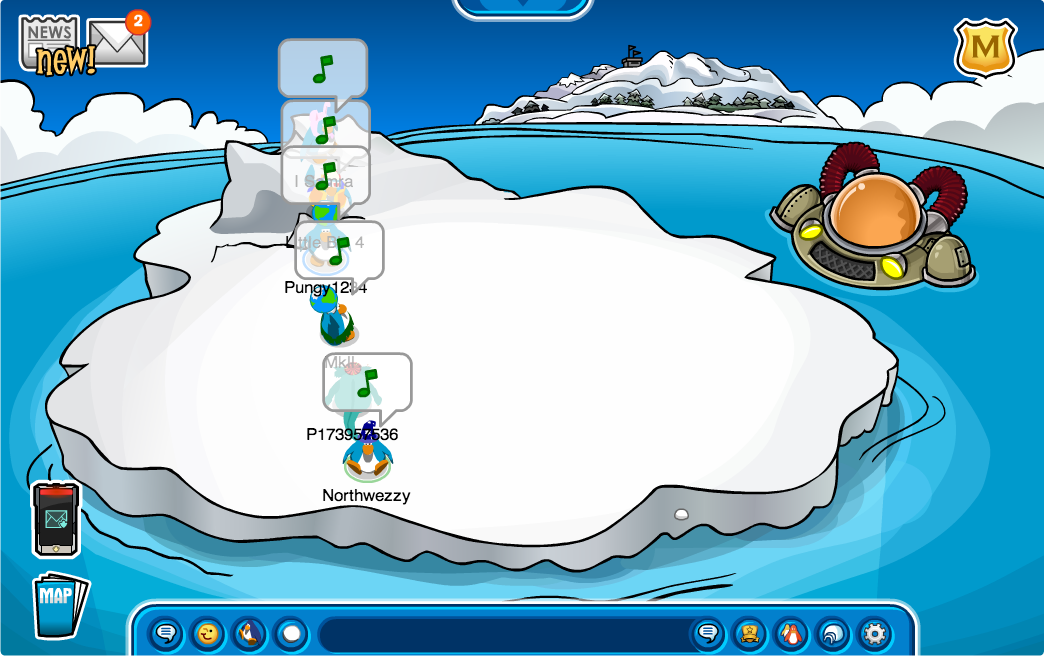This screenshot has width=1046, height=656.
Task: Send the chat message with the bubble button
Action: [x=708, y=633]
